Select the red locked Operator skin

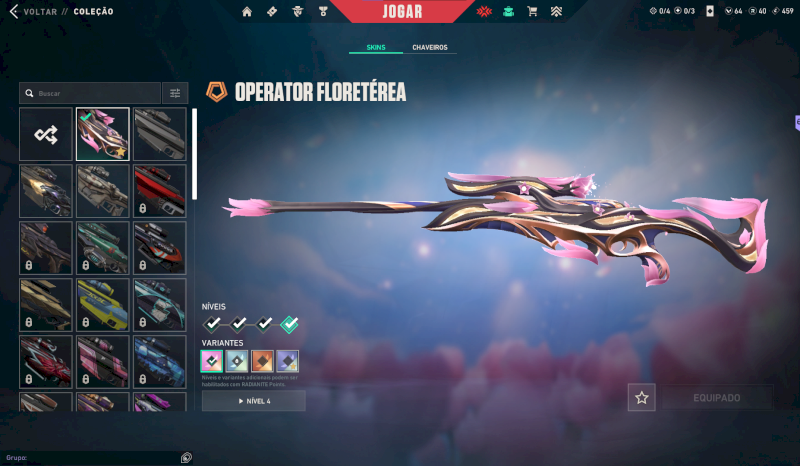pos(159,191)
